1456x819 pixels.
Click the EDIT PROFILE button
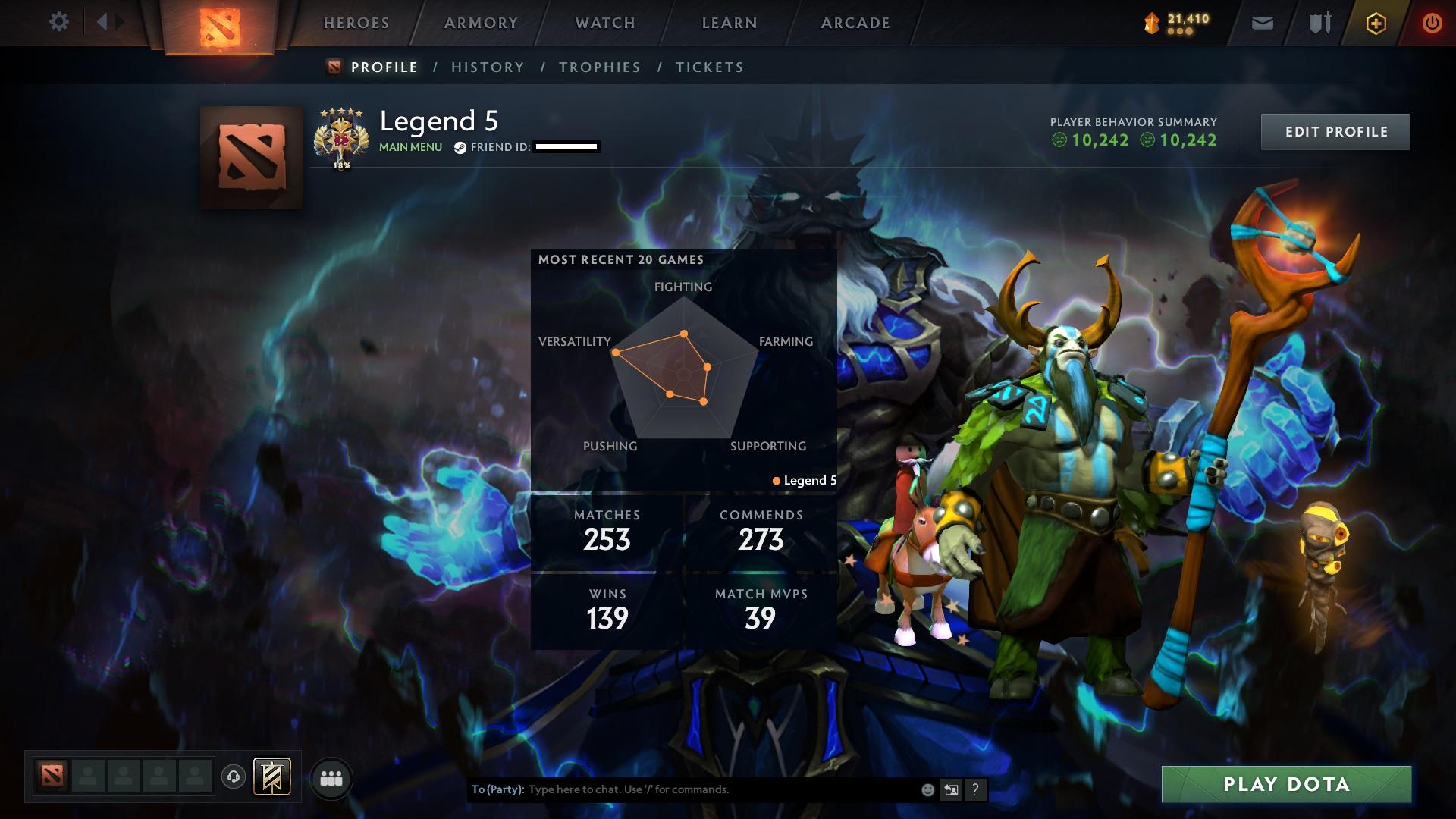tap(1335, 130)
